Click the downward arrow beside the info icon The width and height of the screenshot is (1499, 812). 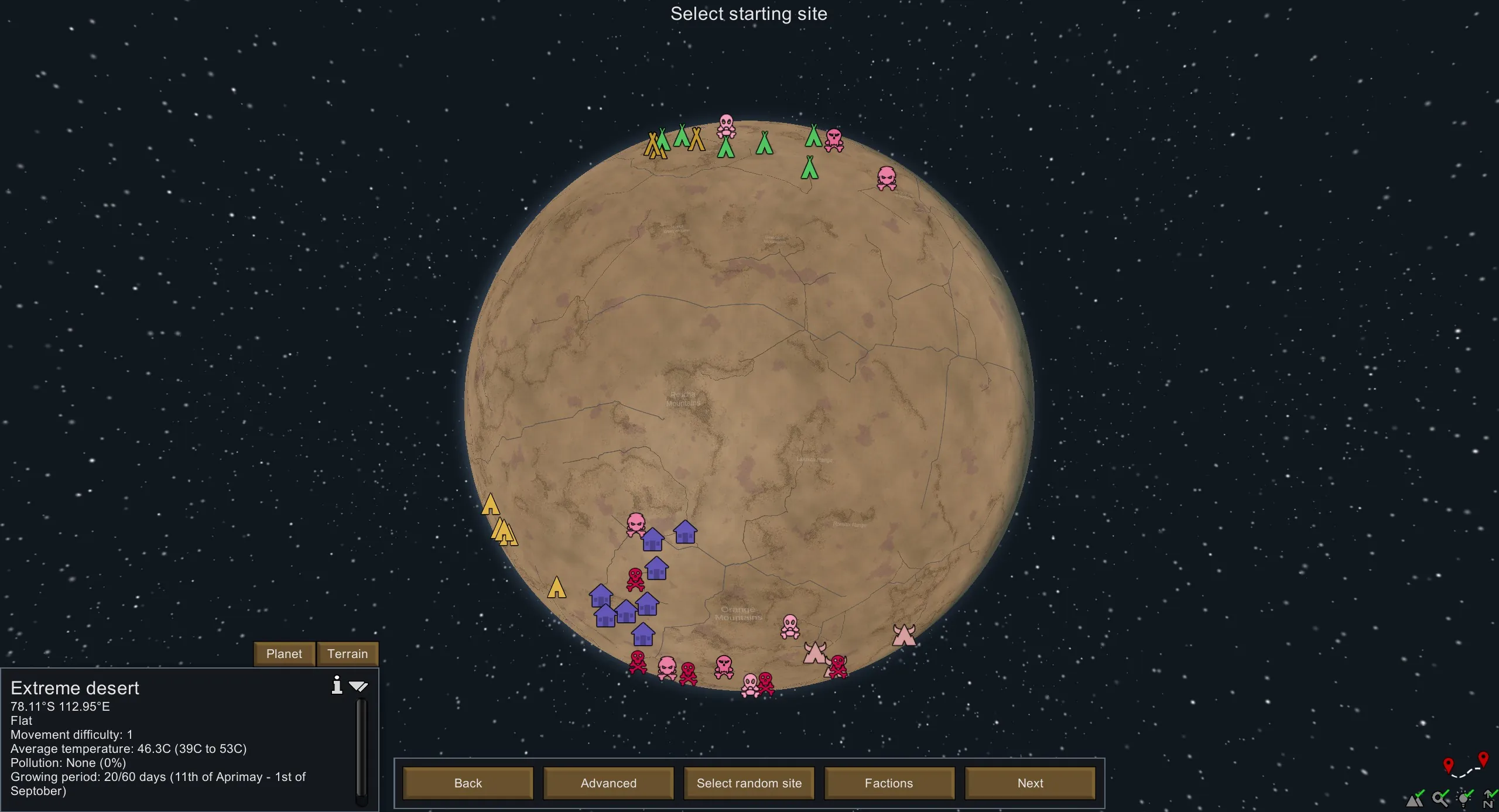pyautogui.click(x=358, y=686)
